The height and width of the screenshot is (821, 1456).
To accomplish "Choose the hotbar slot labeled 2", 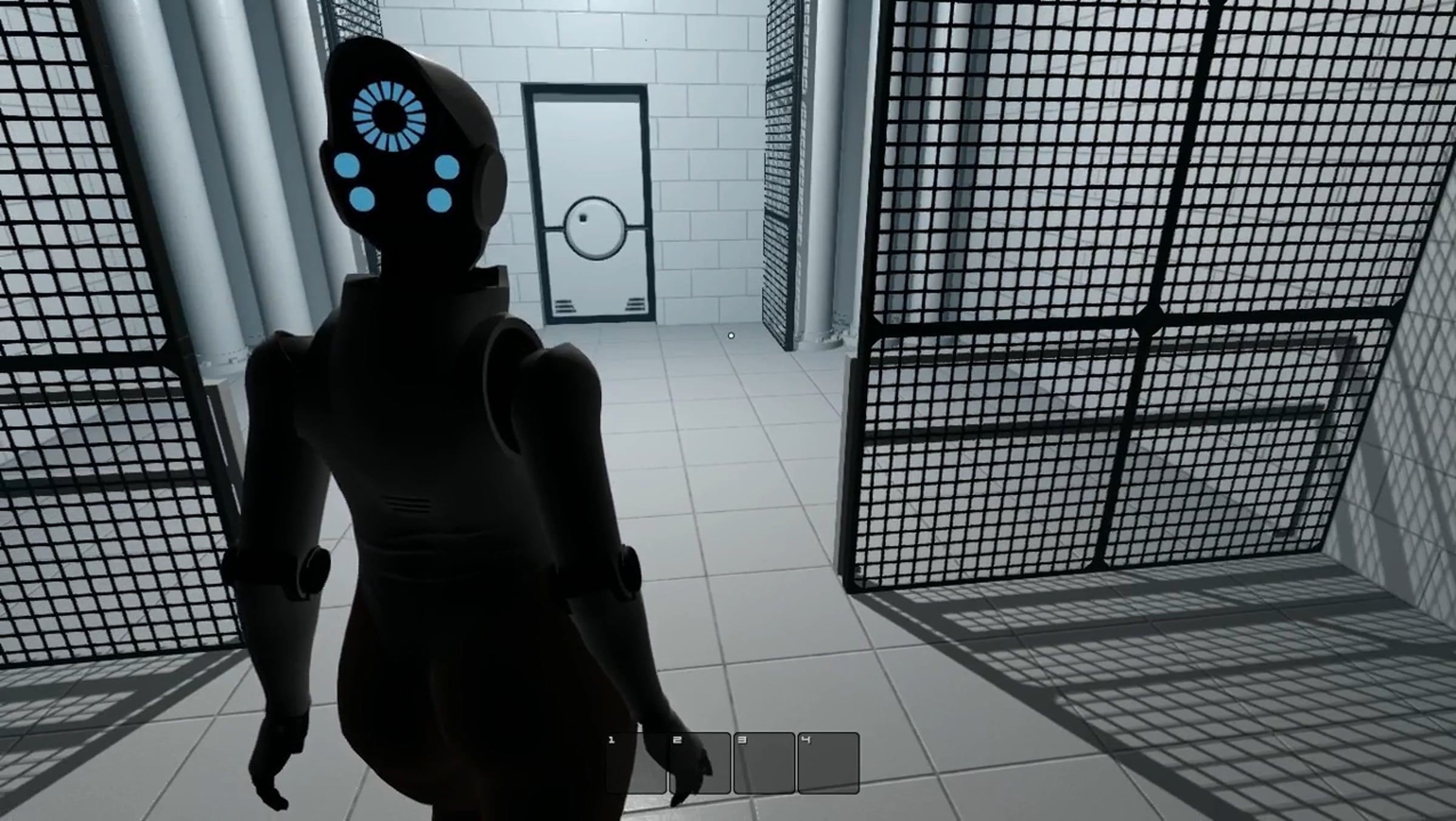I will (x=700, y=763).
